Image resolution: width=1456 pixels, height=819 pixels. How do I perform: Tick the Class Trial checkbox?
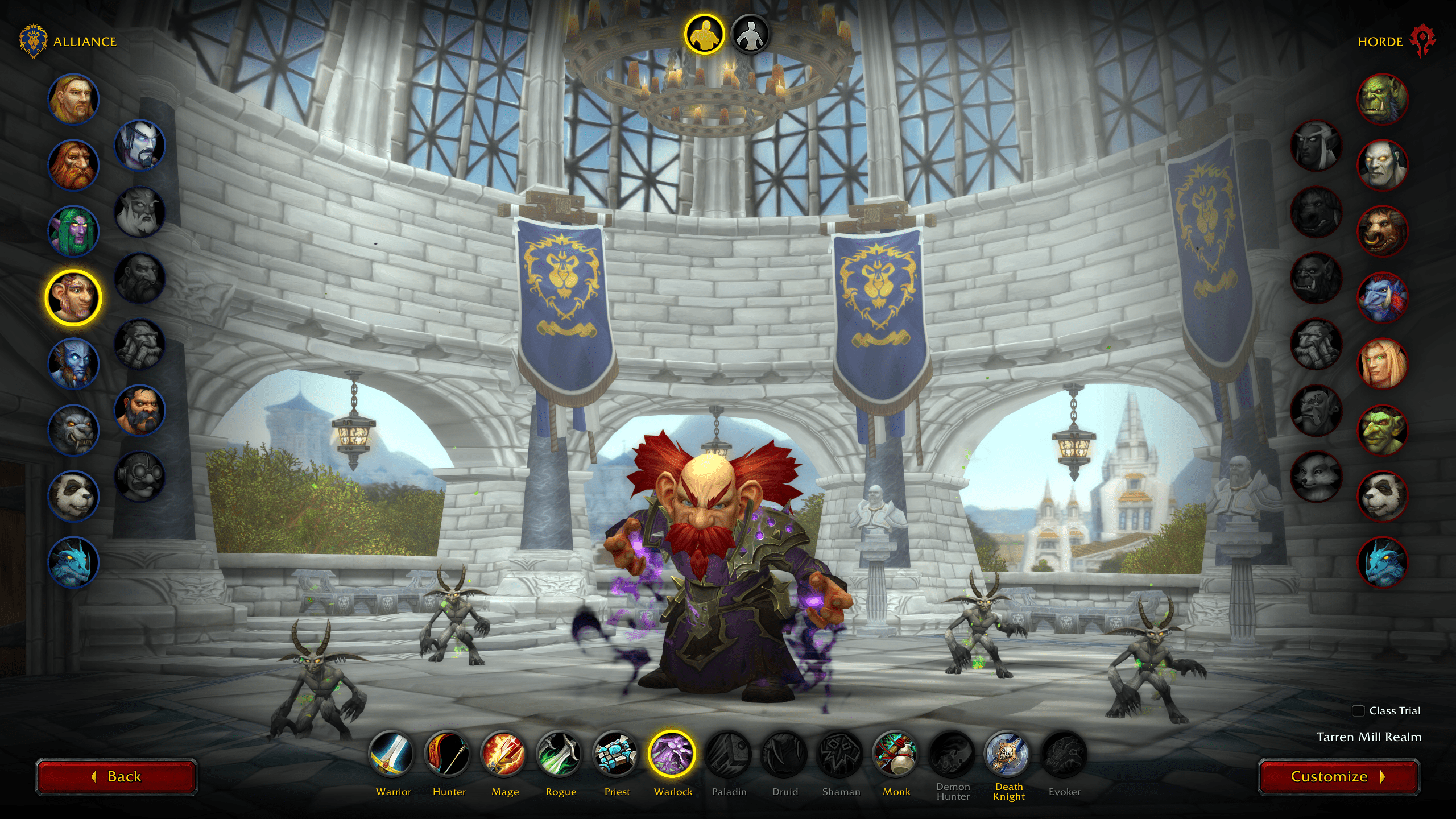[x=1358, y=711]
